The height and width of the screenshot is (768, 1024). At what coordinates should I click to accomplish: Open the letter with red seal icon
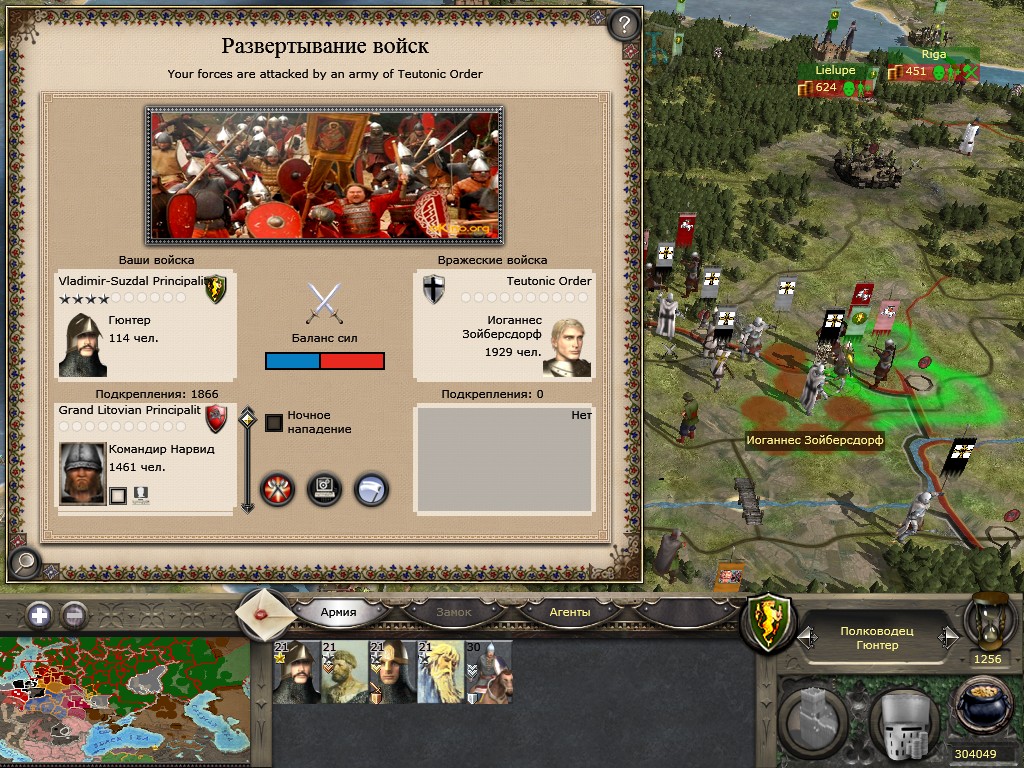coord(266,612)
